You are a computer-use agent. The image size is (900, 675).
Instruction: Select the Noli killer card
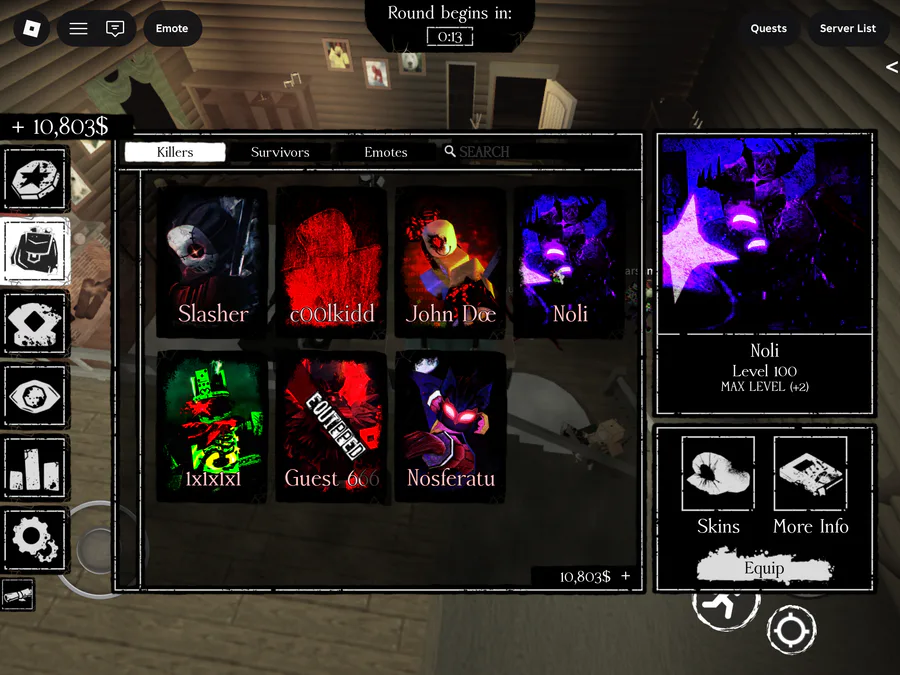click(569, 260)
